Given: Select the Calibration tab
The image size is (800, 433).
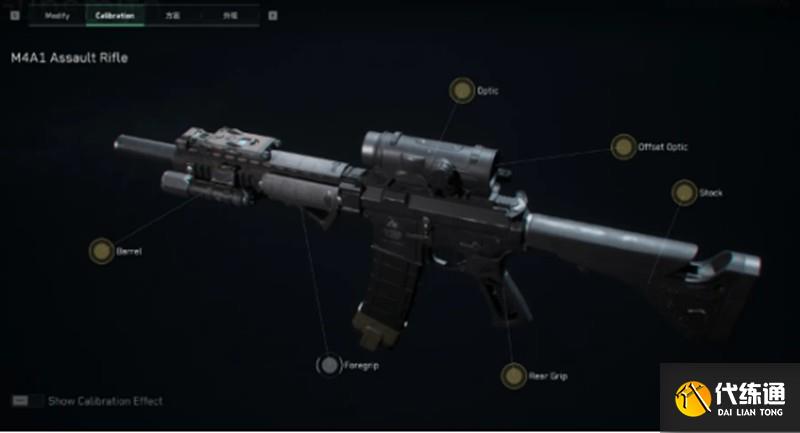Looking at the screenshot, I should tap(115, 16).
